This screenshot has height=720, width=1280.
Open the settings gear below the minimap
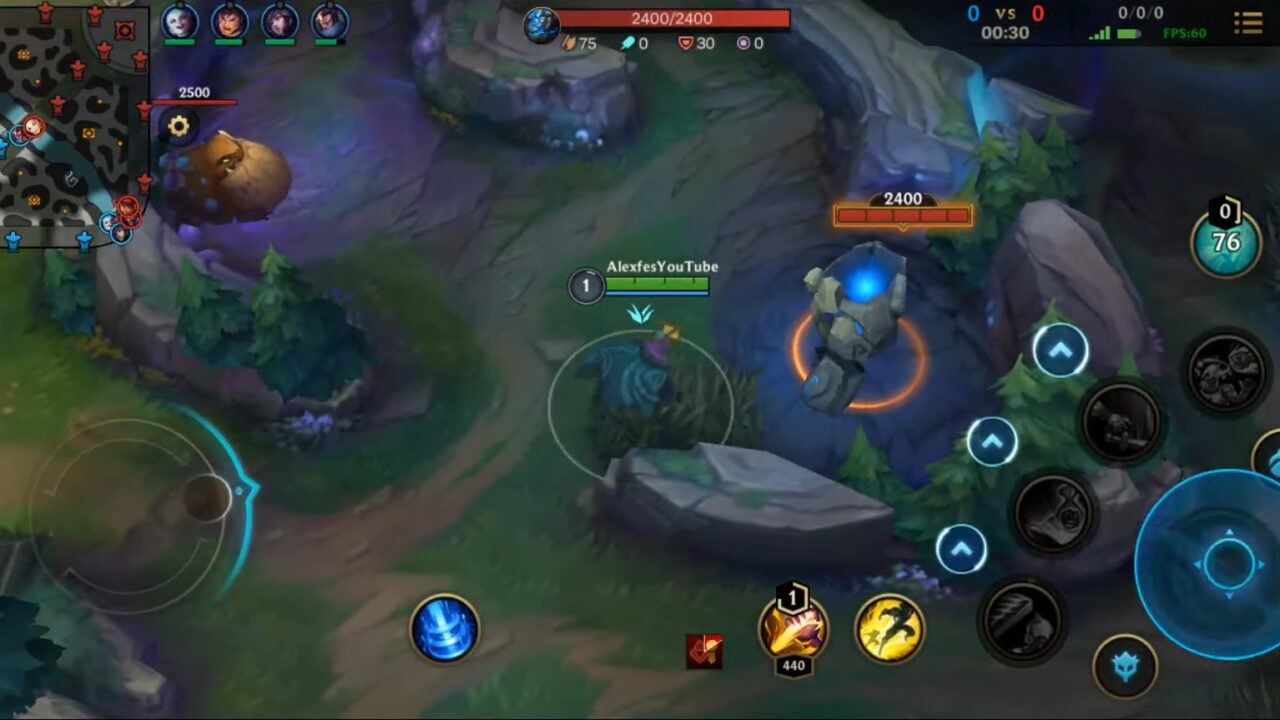(178, 126)
